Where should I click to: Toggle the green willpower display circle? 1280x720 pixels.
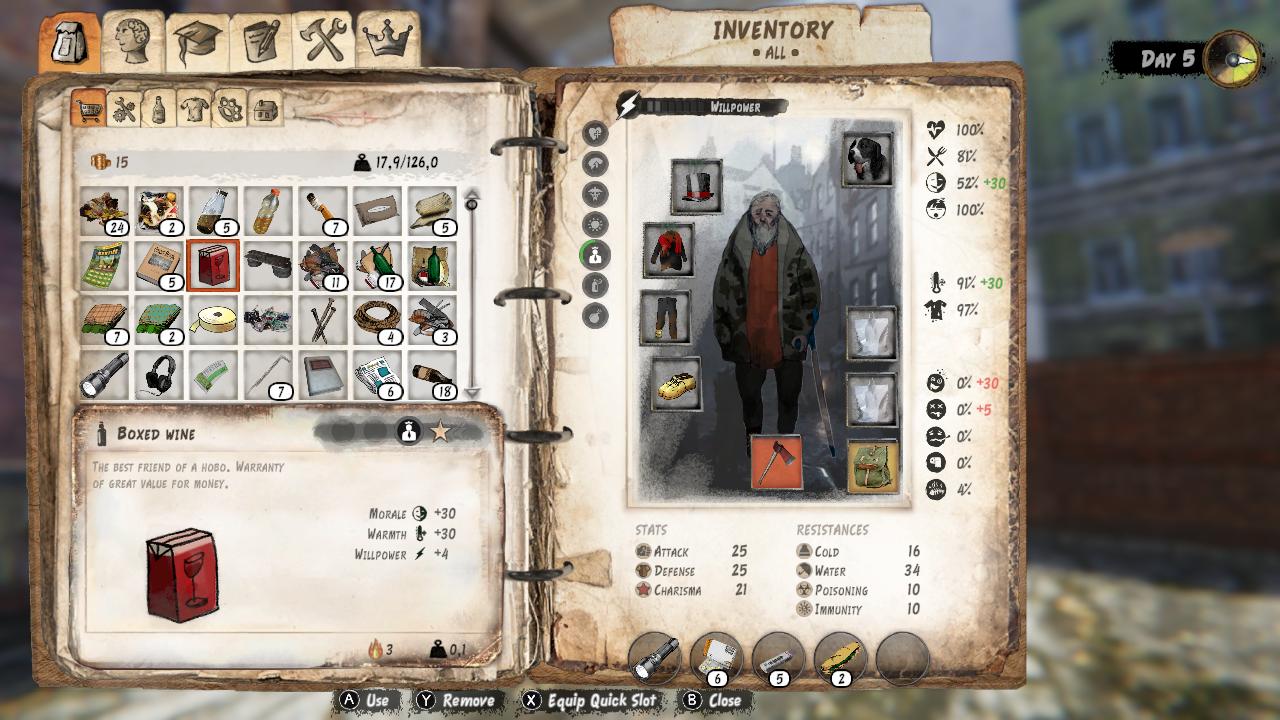(x=595, y=255)
